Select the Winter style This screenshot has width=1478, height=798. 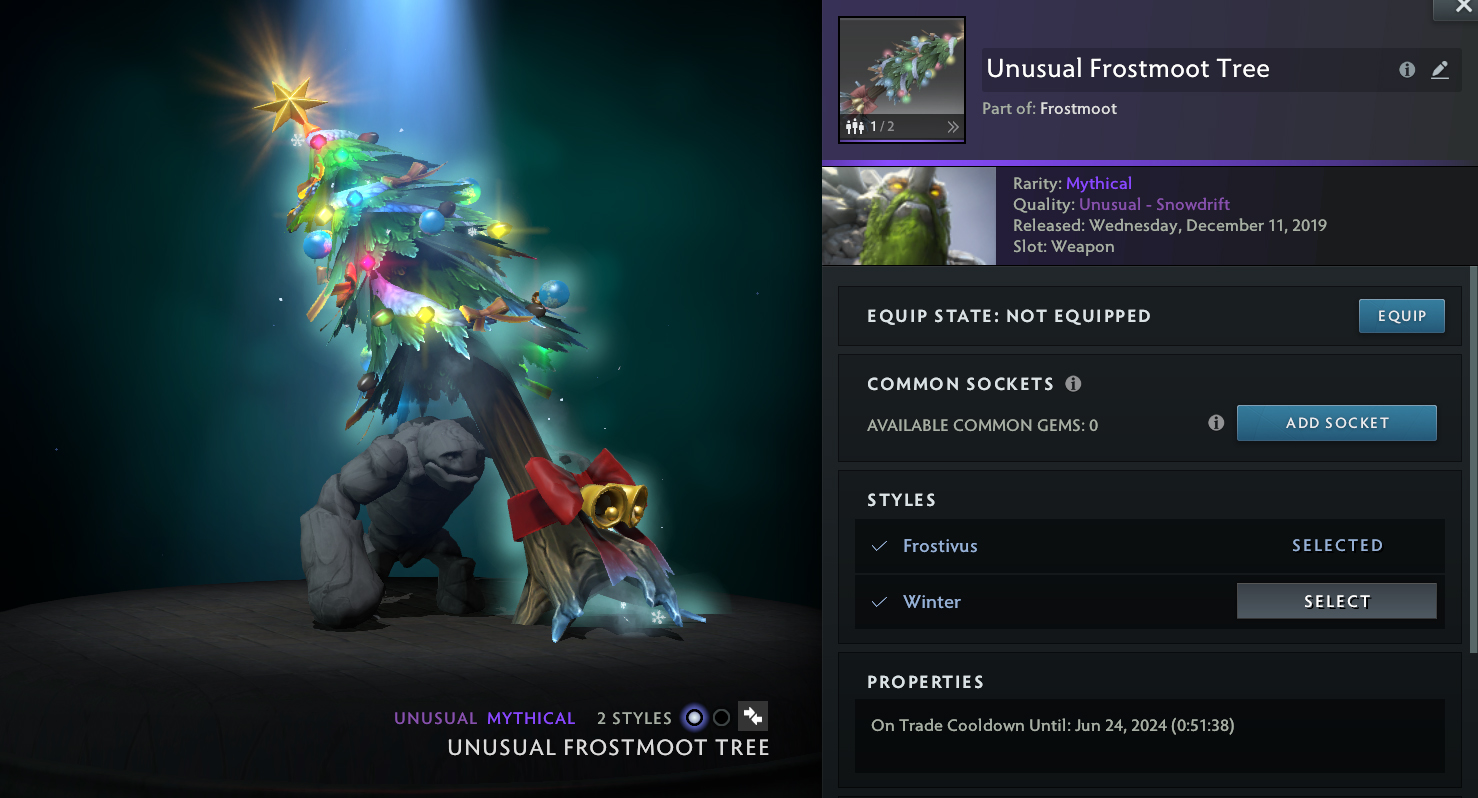[x=1336, y=601]
